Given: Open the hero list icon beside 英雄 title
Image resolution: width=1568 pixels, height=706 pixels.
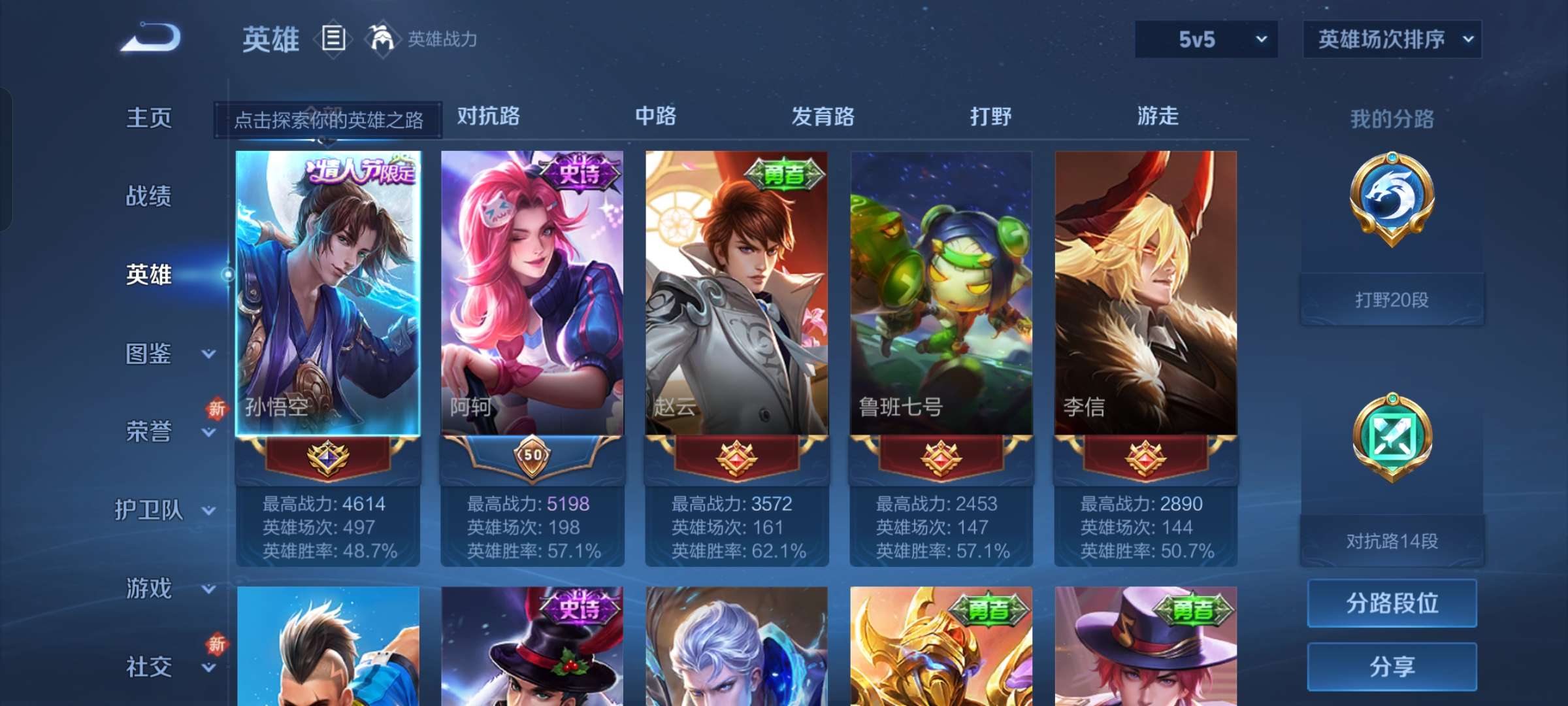Looking at the screenshot, I should click(333, 39).
